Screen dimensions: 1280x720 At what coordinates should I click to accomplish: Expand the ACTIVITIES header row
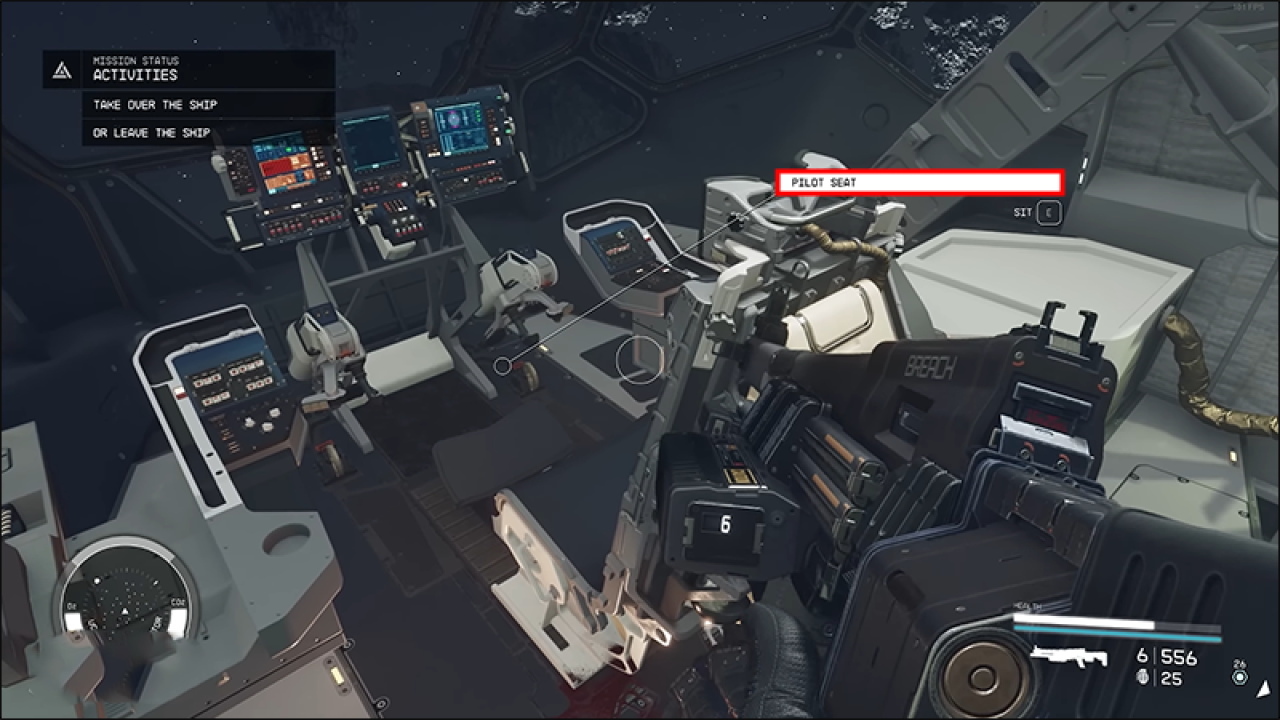[x=135, y=75]
